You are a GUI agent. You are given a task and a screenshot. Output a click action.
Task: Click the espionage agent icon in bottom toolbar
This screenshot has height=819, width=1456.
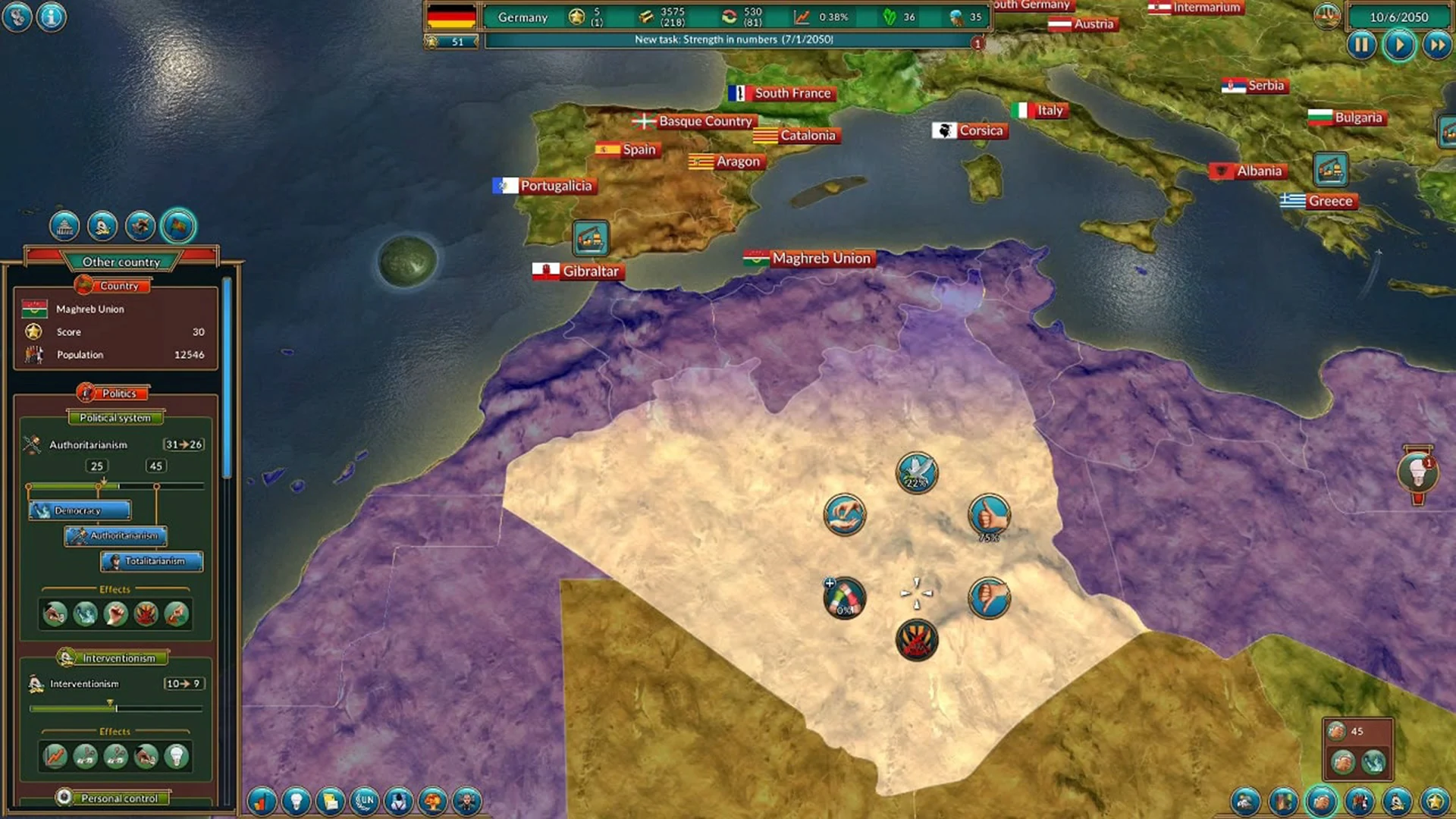tap(398, 802)
